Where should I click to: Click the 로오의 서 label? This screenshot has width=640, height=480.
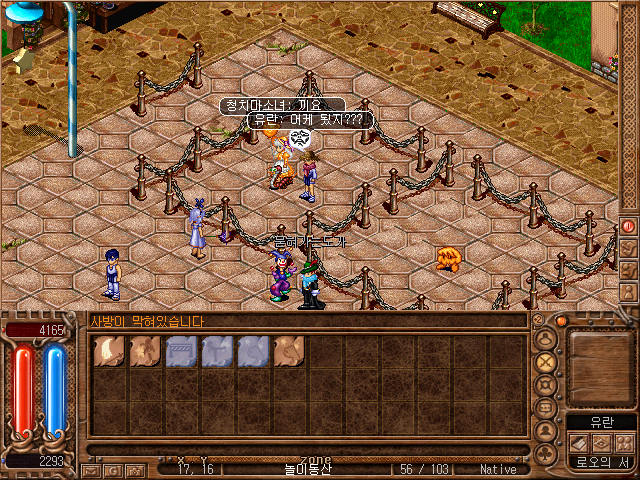(x=601, y=462)
